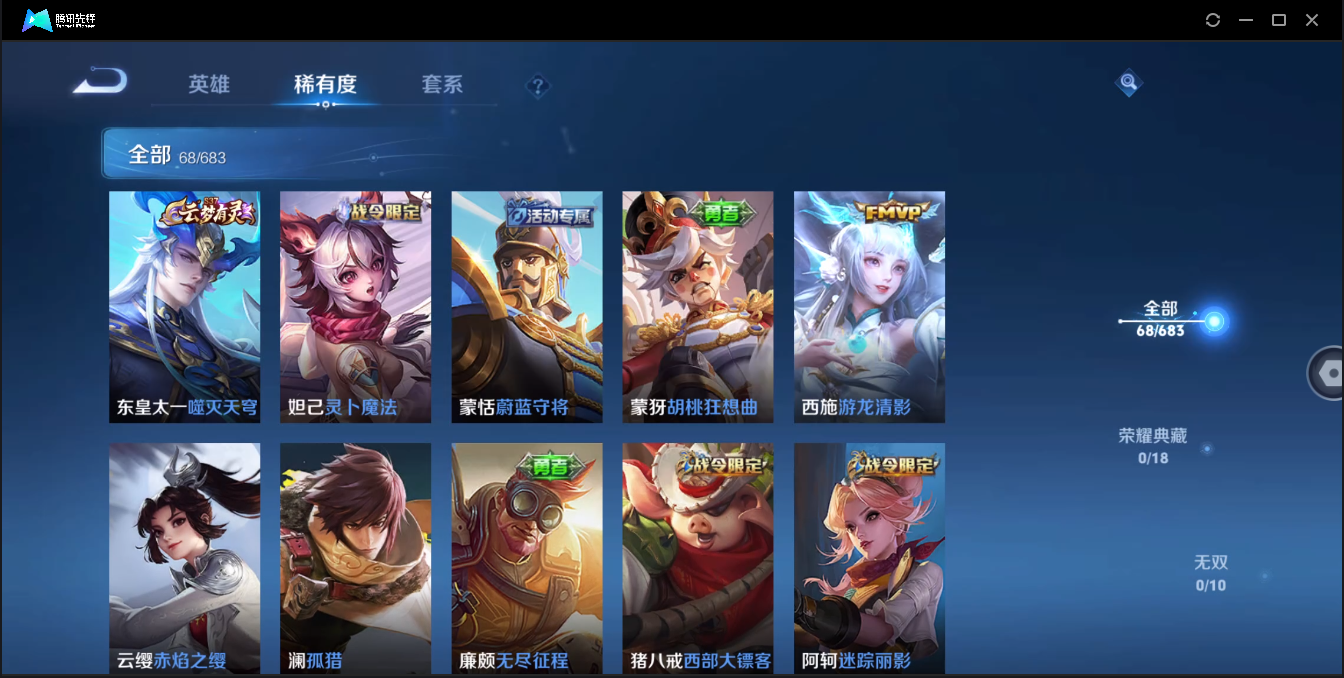Filter by 荣耀典藏 rarity
This screenshot has height=678, width=1344.
coord(1152,445)
